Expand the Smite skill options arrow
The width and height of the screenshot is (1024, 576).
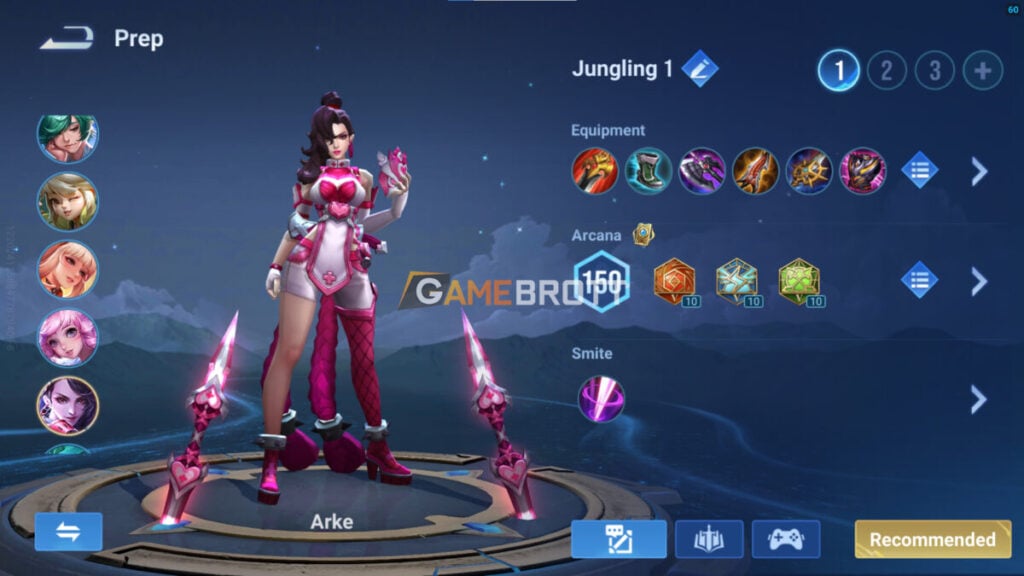click(978, 399)
